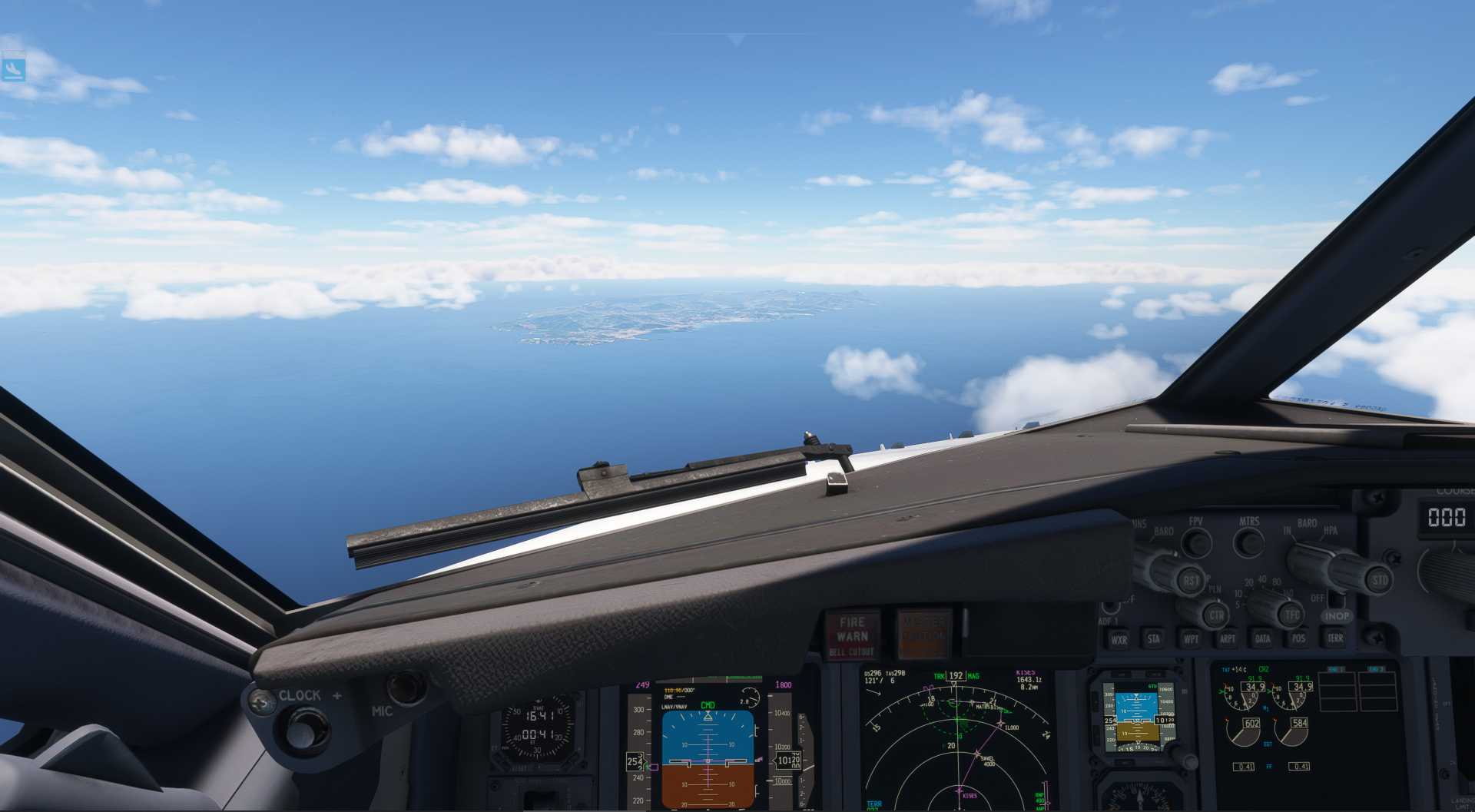
Task: Acknowledge the FIRE WARN light
Action: click(852, 635)
